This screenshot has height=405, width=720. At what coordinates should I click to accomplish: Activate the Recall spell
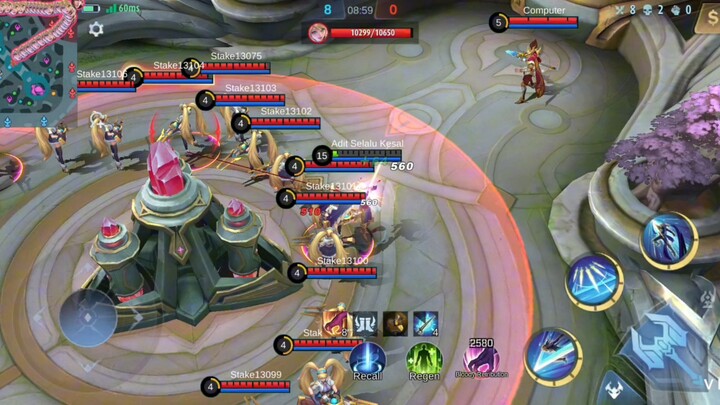point(367,359)
